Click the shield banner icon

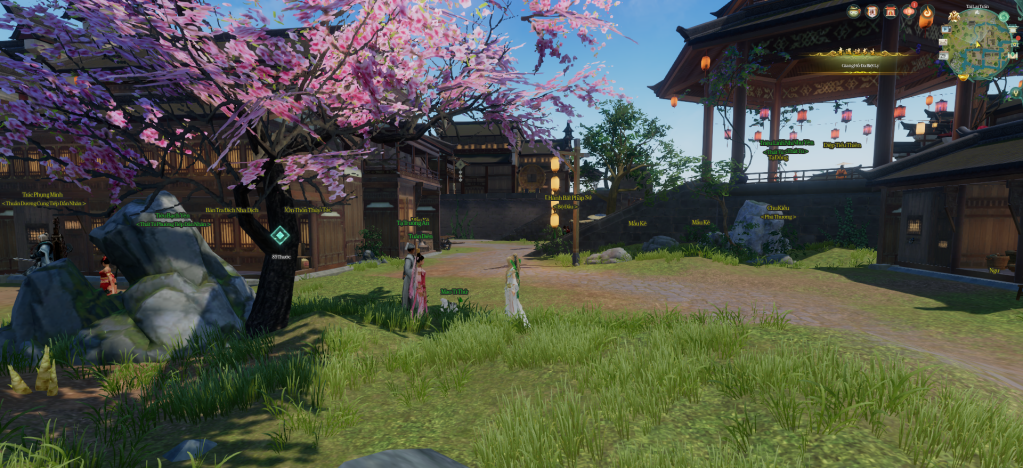coord(872,11)
